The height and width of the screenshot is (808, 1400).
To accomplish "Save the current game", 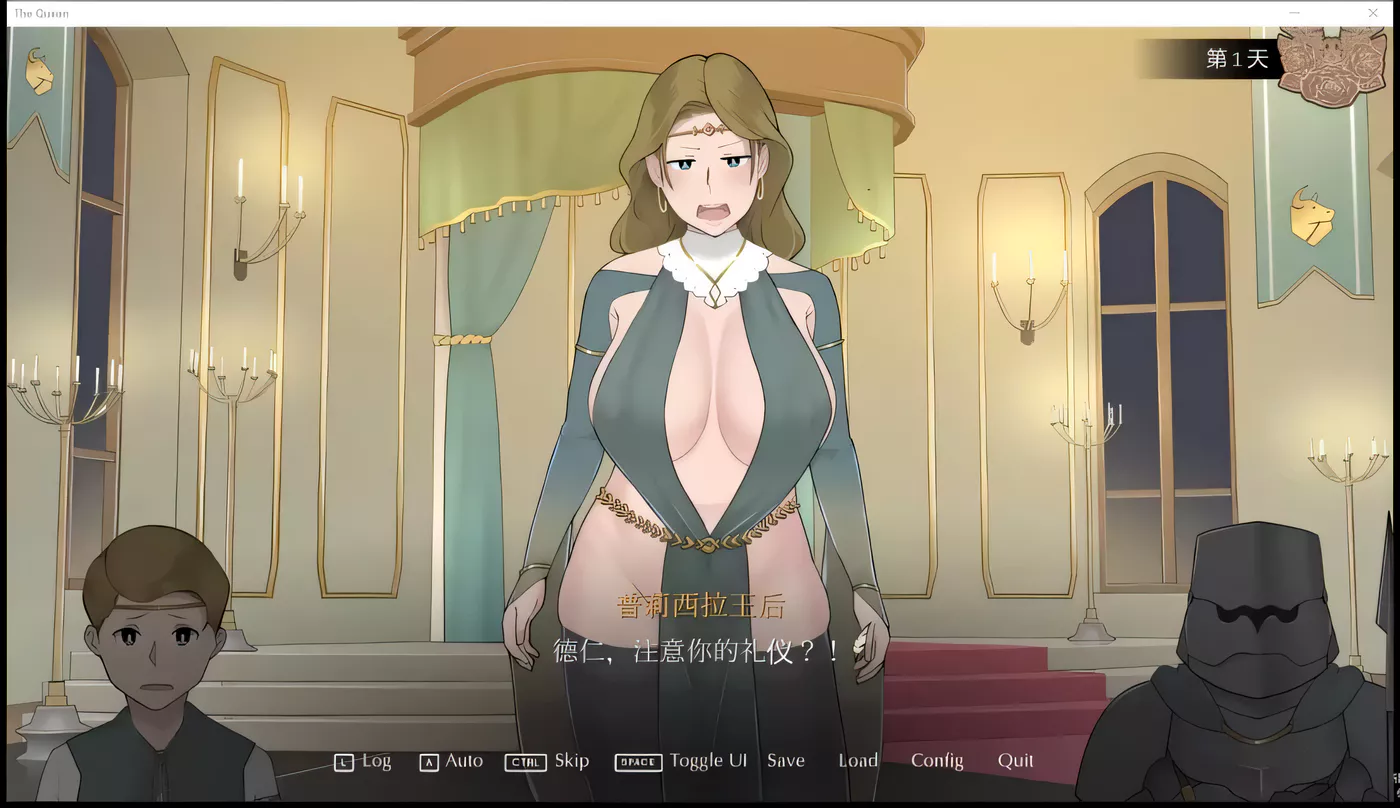I will pos(786,761).
